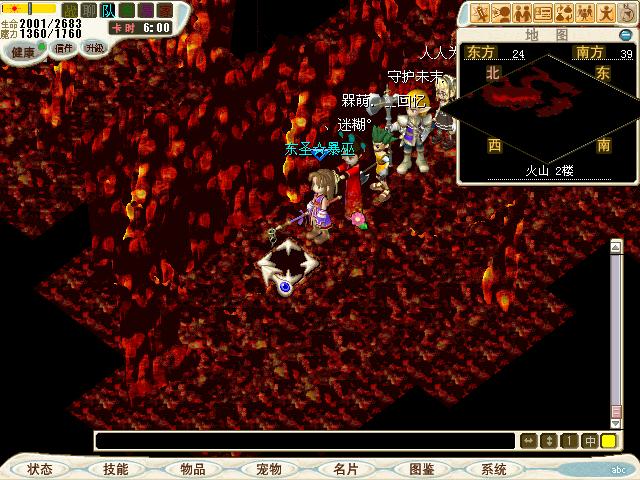Open the 宠物 pets menu

click(268, 468)
